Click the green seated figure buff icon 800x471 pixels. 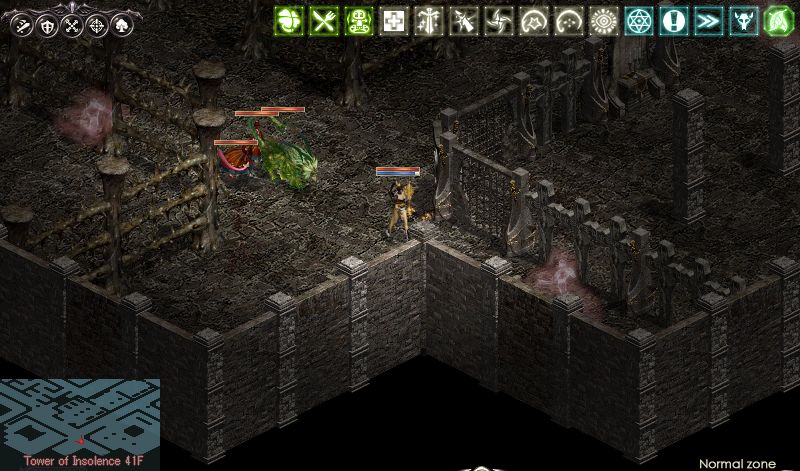point(360,21)
